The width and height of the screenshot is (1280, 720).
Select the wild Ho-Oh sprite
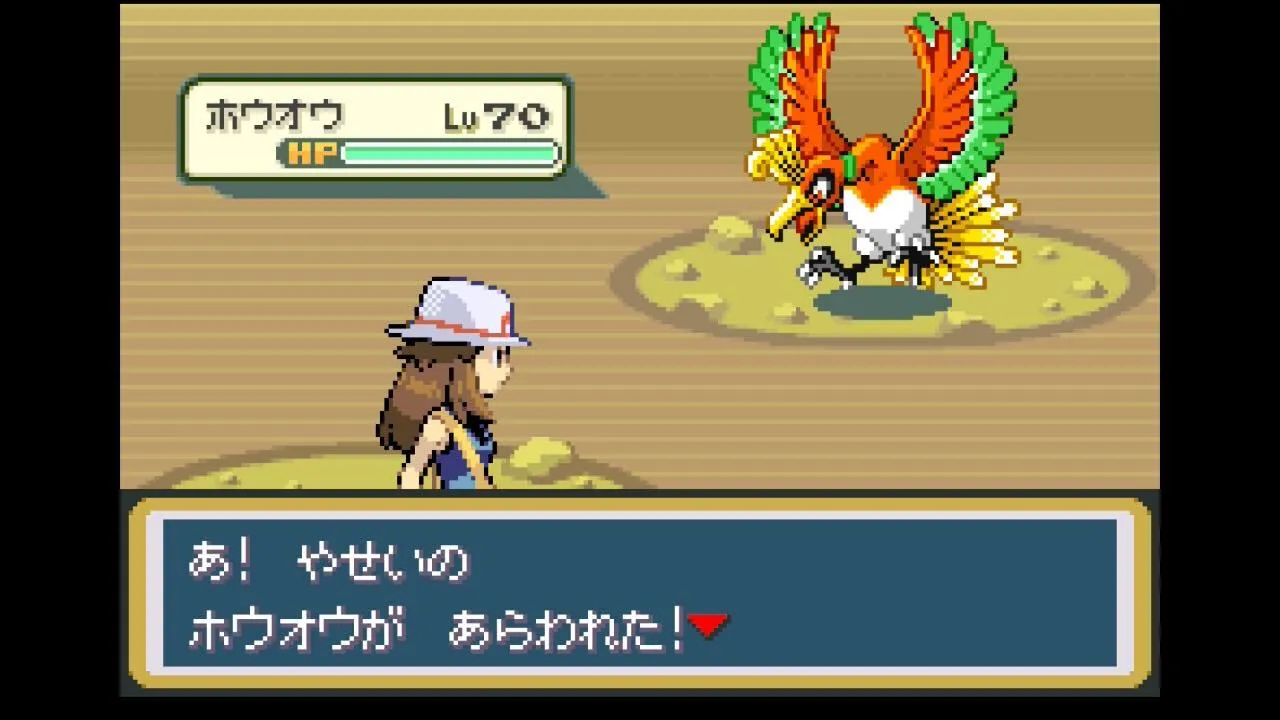point(880,160)
